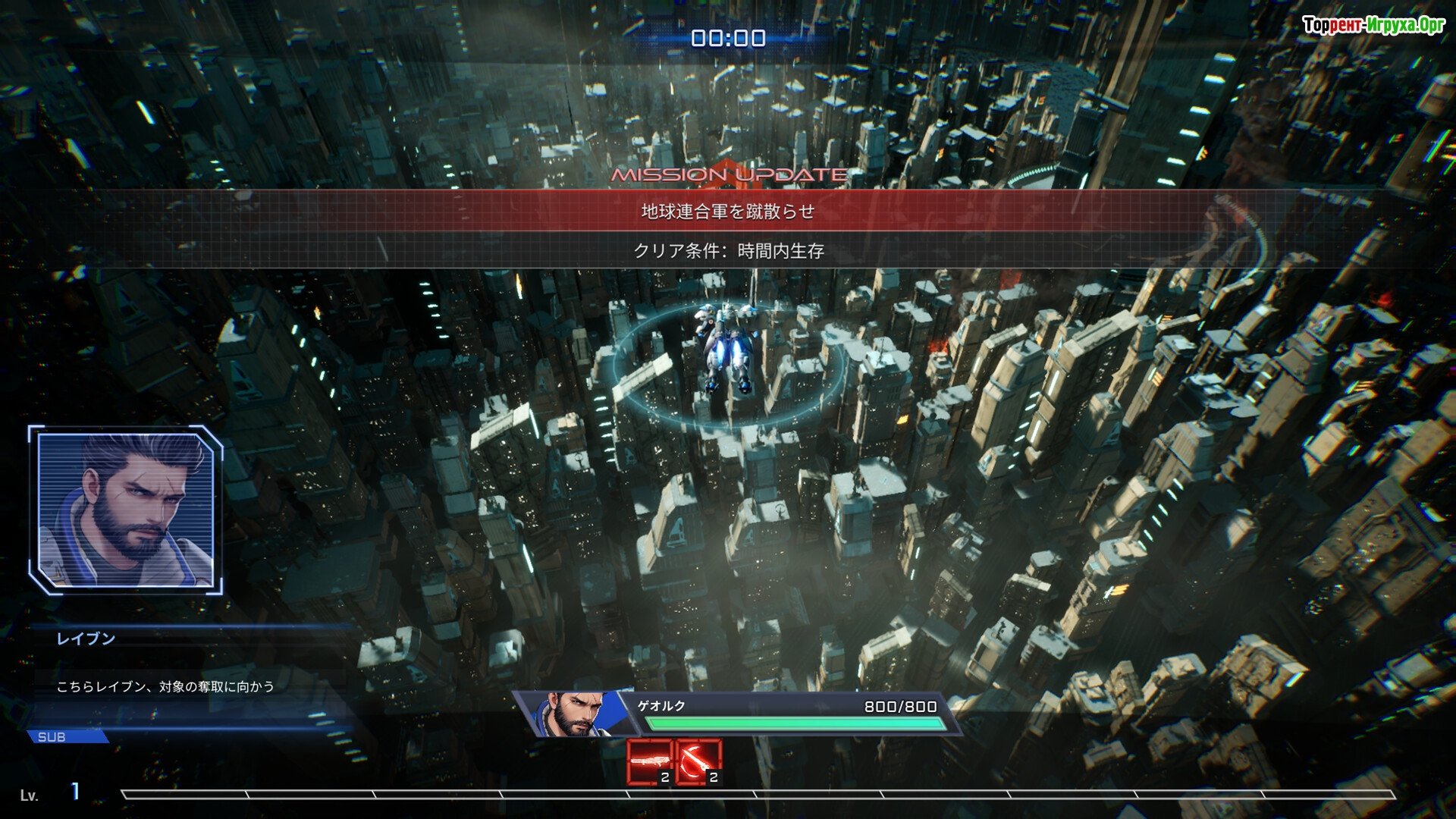Click the red mission update objective banner
The width and height of the screenshot is (1456, 819).
[x=728, y=211]
